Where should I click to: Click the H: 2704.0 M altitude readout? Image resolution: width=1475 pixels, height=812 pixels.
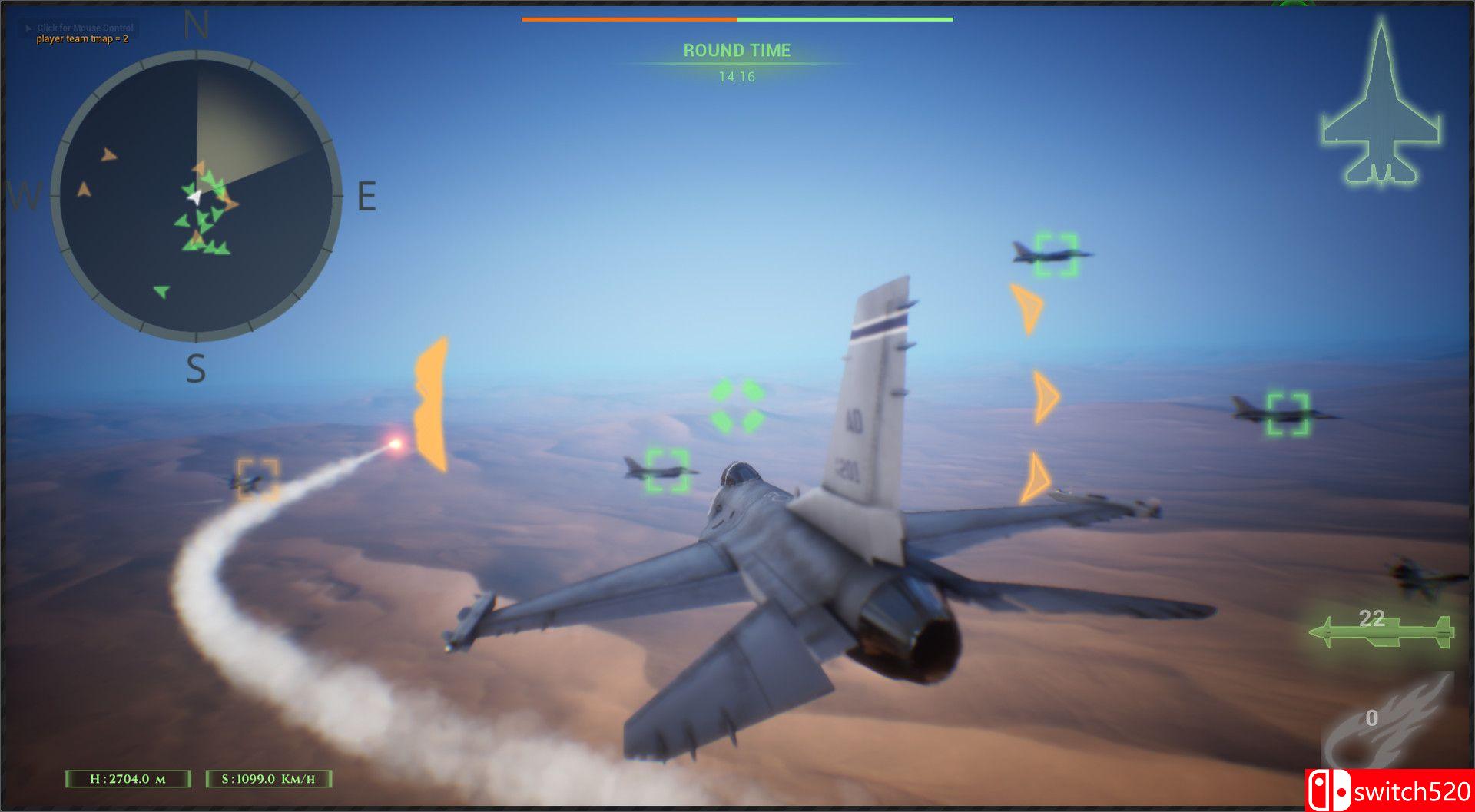[x=128, y=778]
